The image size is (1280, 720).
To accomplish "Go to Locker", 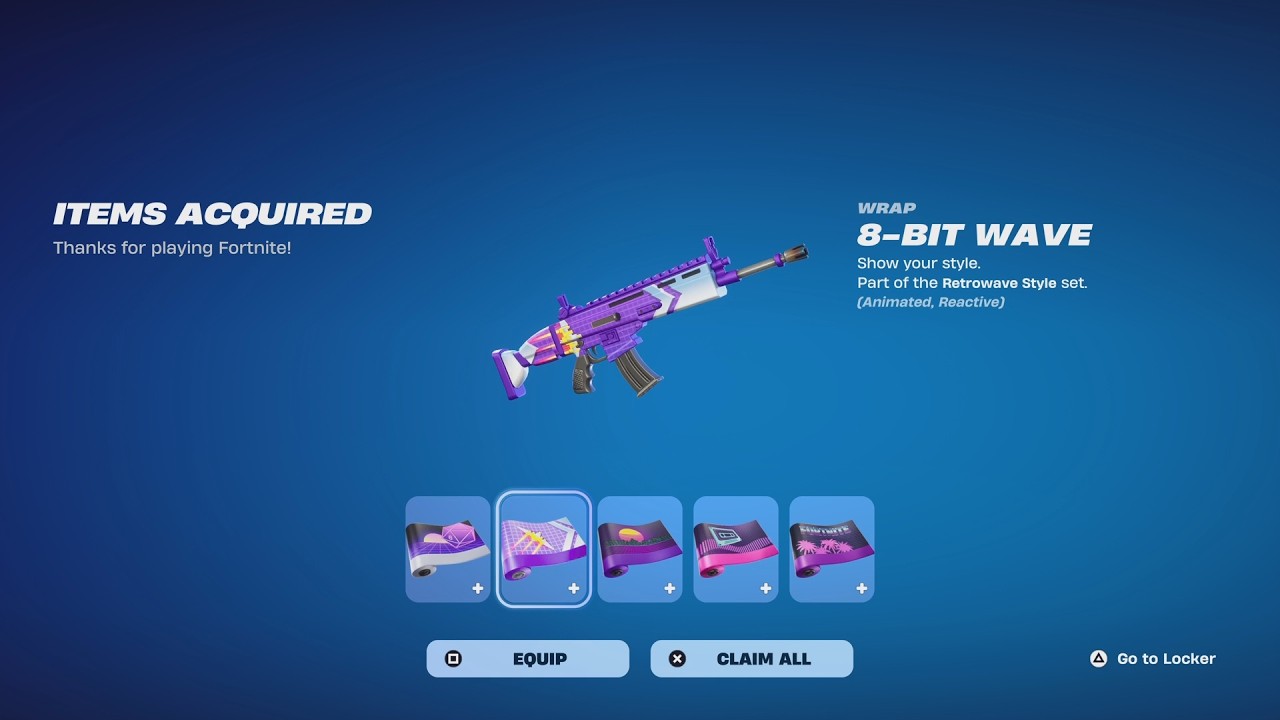I will [1153, 659].
